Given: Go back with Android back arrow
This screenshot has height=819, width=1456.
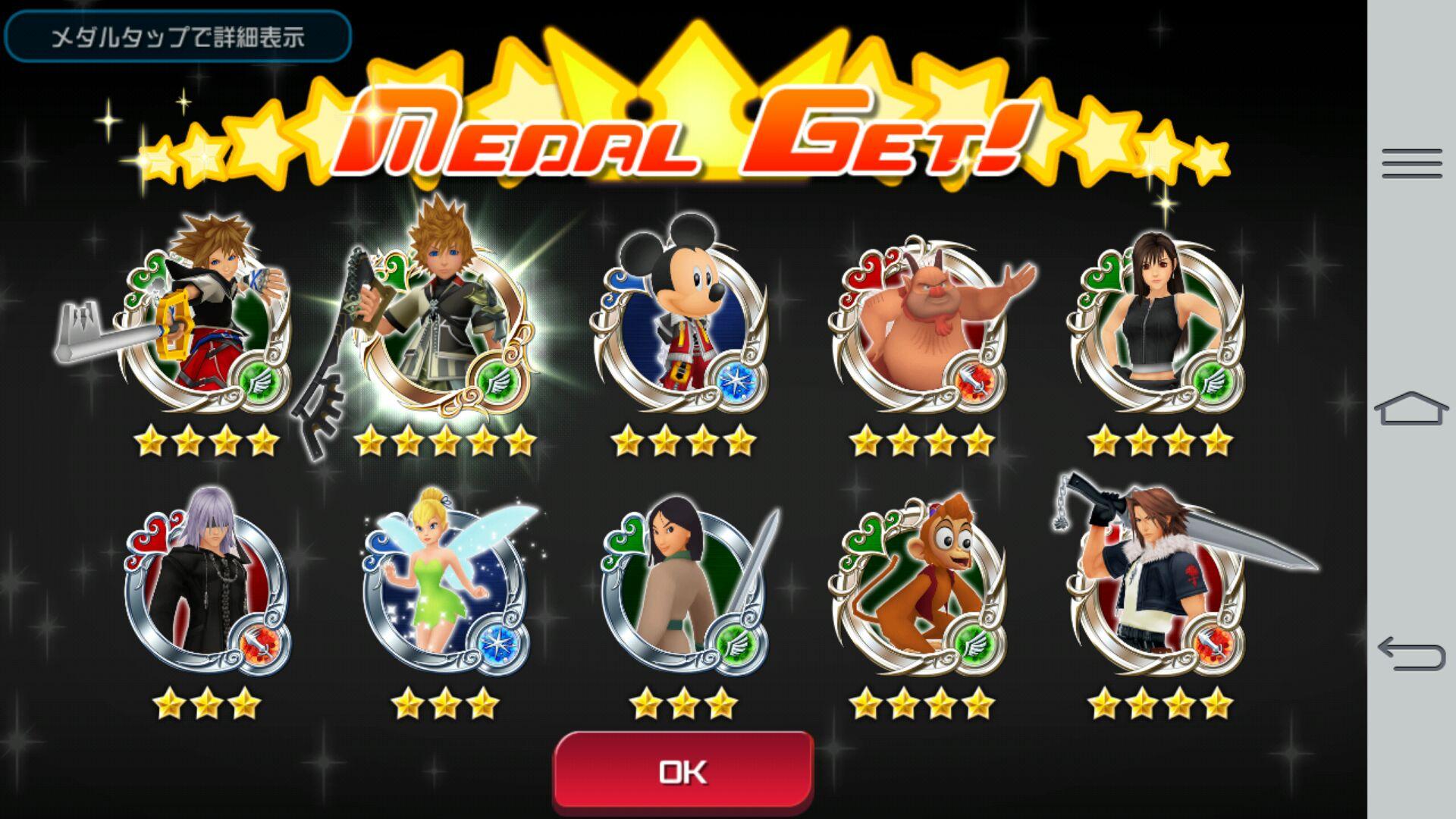Looking at the screenshot, I should [1411, 654].
